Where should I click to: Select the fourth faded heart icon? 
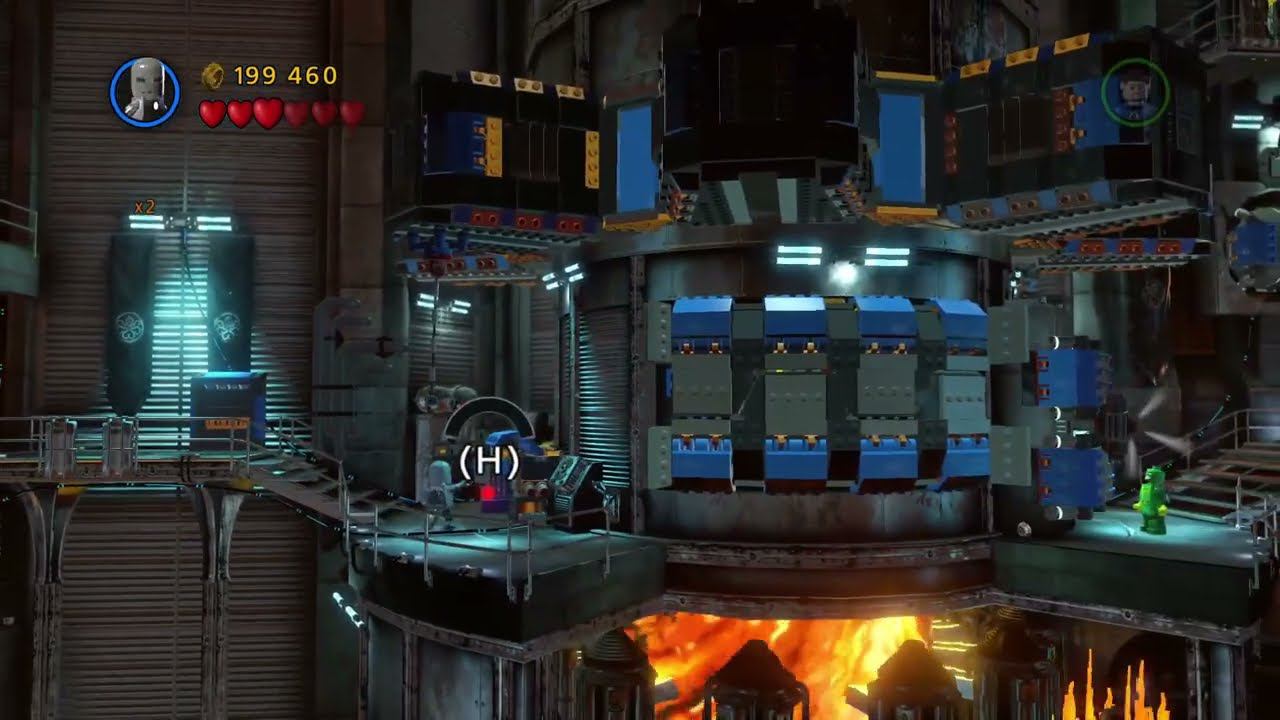point(296,111)
